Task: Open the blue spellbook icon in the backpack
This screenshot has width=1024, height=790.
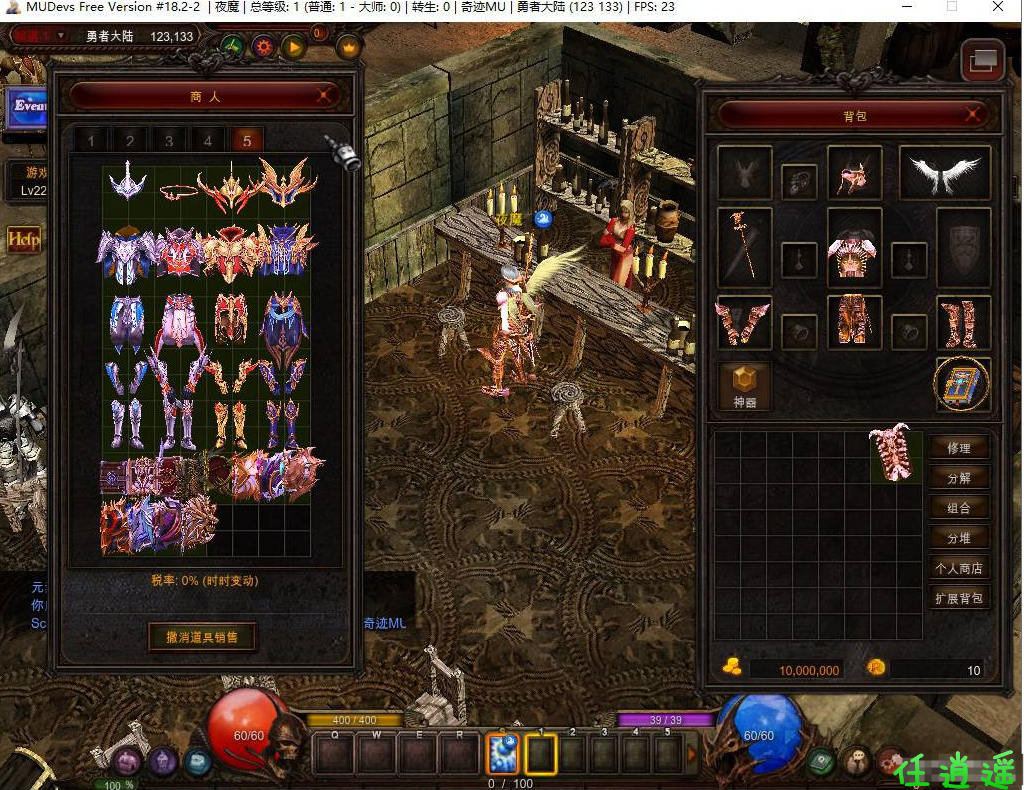Action: click(962, 385)
